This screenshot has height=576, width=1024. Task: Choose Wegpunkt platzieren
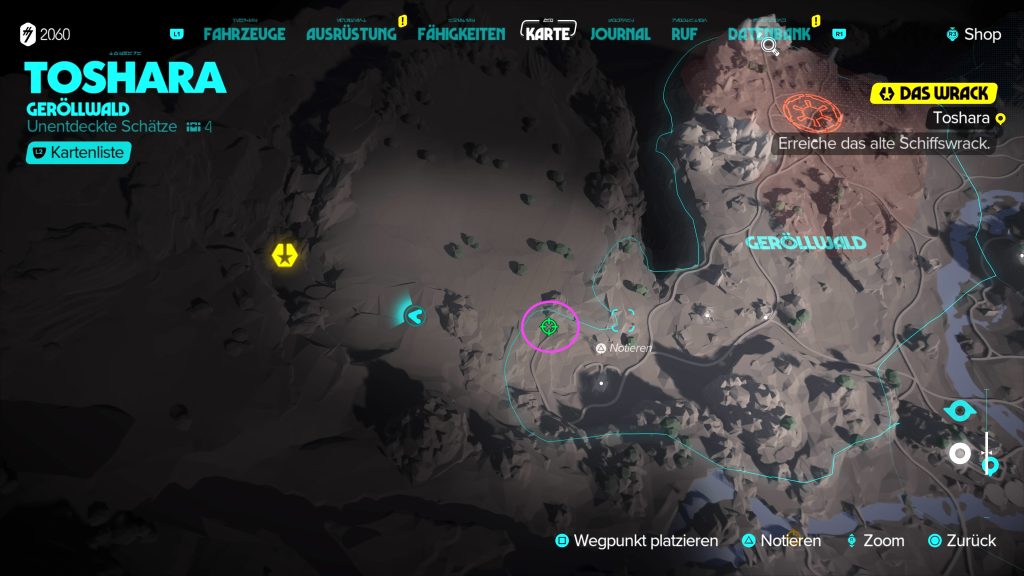point(637,541)
